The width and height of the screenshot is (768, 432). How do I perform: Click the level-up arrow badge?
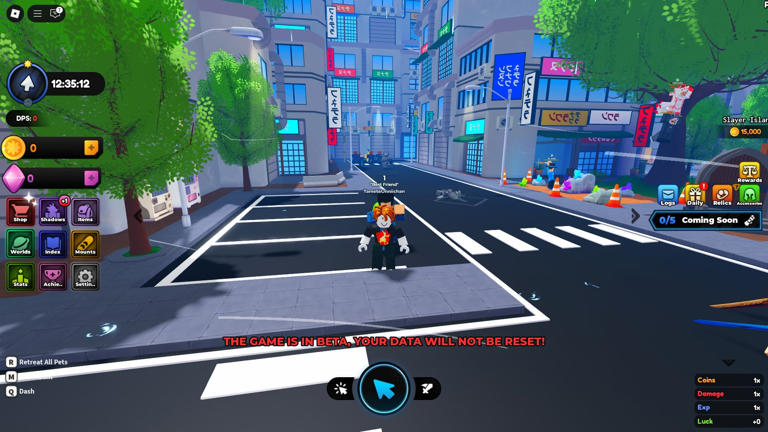click(x=27, y=84)
